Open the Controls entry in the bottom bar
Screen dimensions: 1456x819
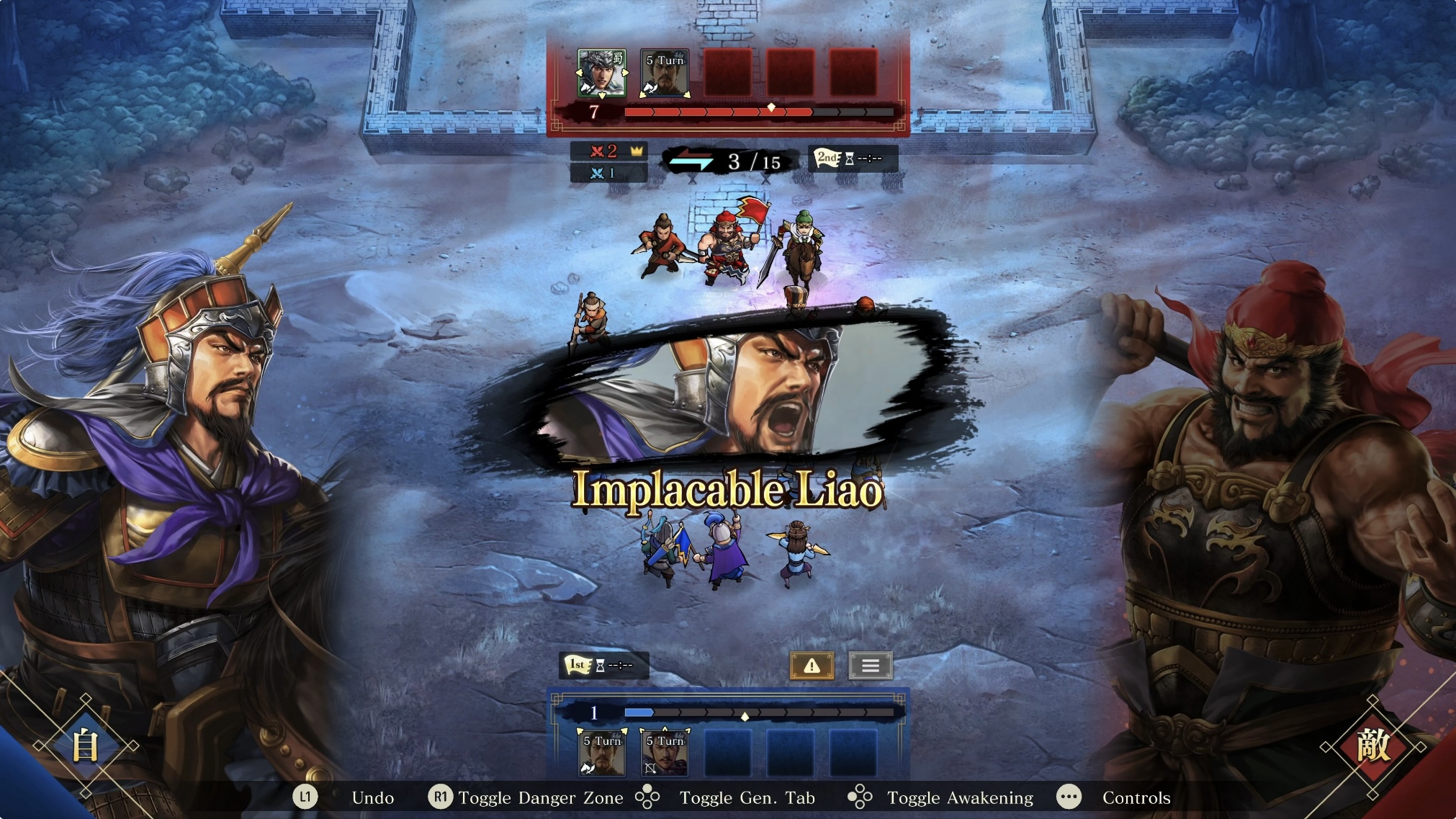click(x=1136, y=798)
